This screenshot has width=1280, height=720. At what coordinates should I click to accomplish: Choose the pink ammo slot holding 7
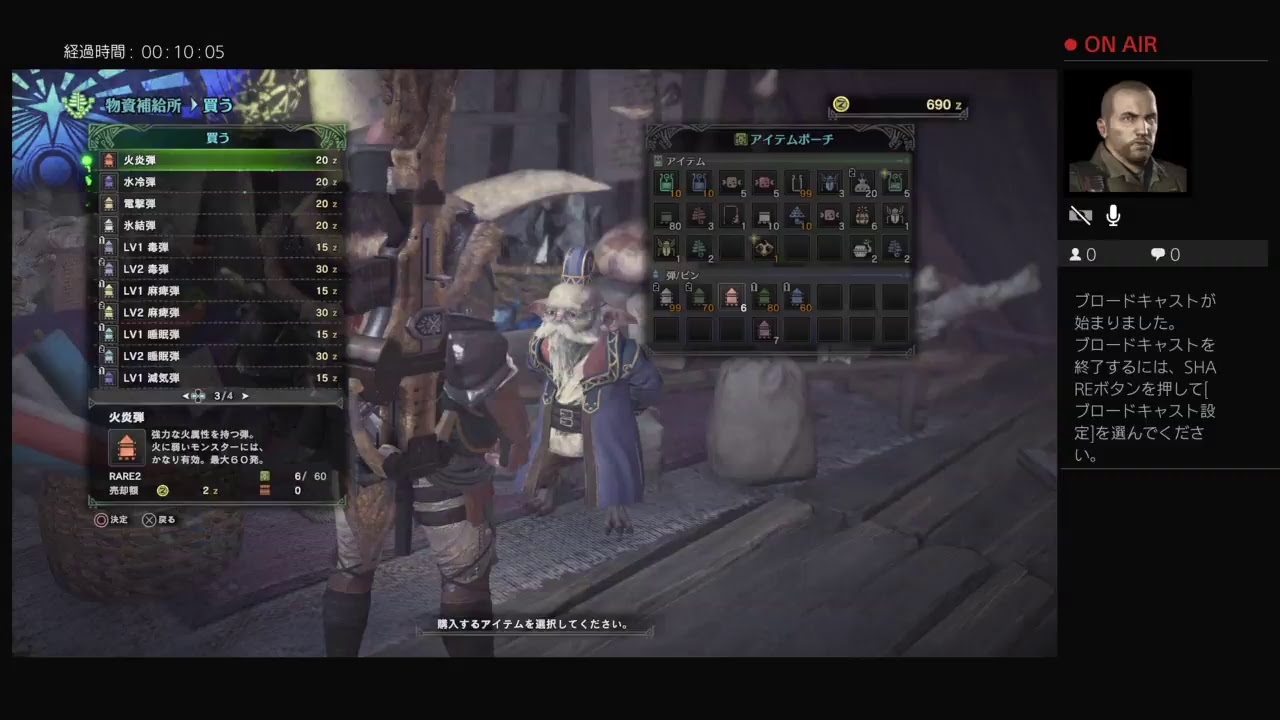point(765,329)
